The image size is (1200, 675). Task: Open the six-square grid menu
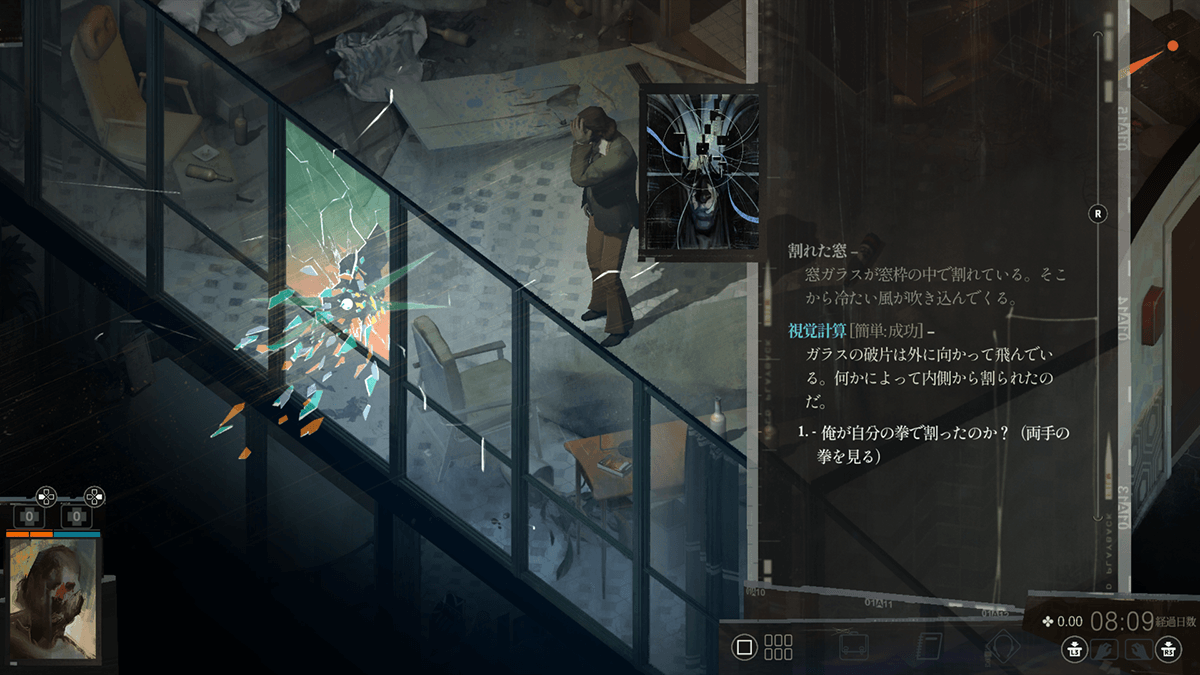pyautogui.click(x=778, y=646)
